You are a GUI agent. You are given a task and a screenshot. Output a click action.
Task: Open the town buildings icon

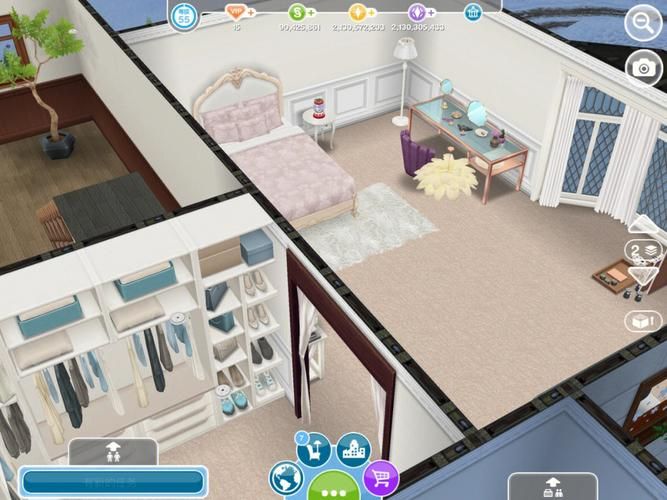tap(353, 450)
